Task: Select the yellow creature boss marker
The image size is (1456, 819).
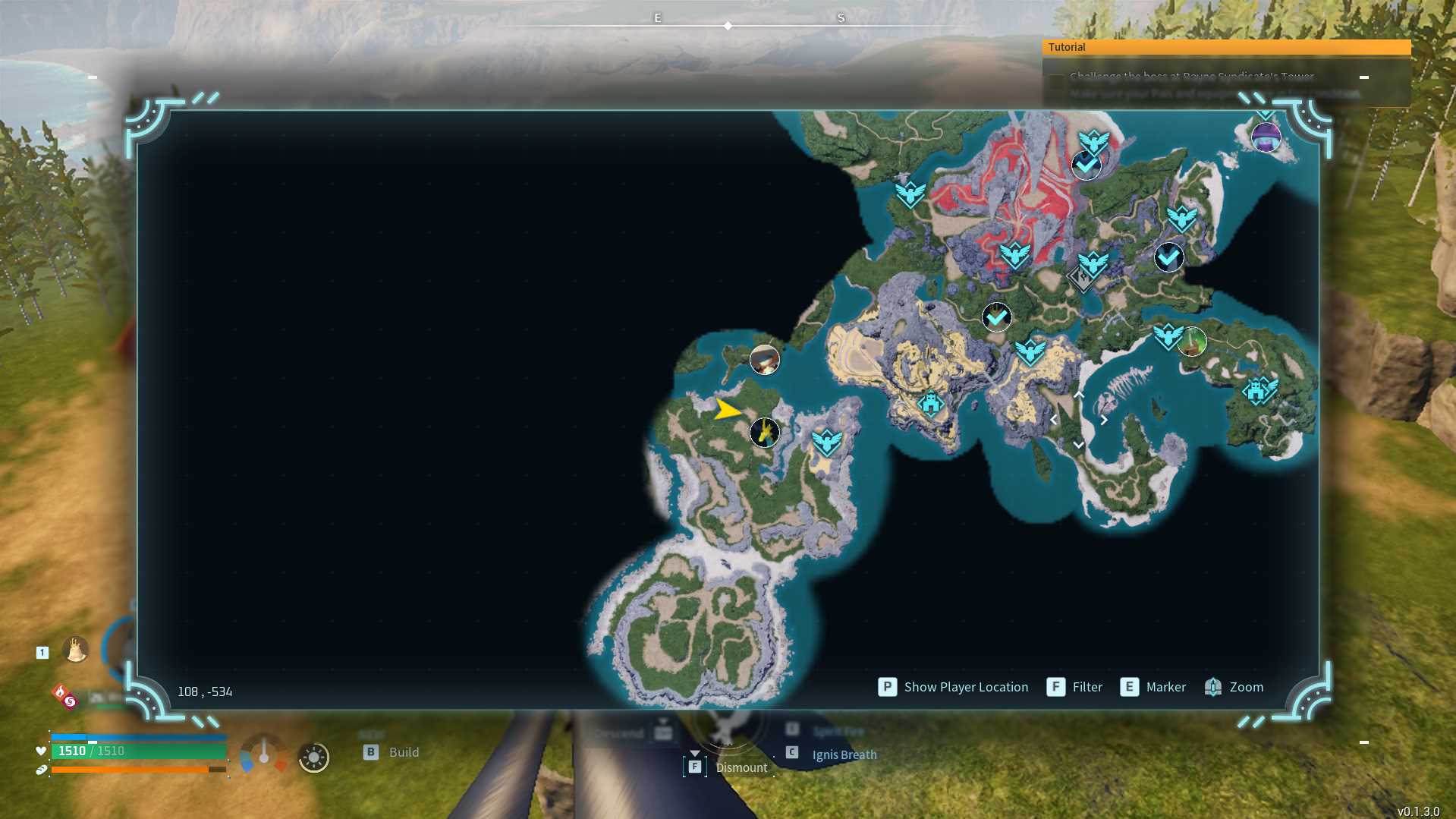Action: [x=765, y=433]
